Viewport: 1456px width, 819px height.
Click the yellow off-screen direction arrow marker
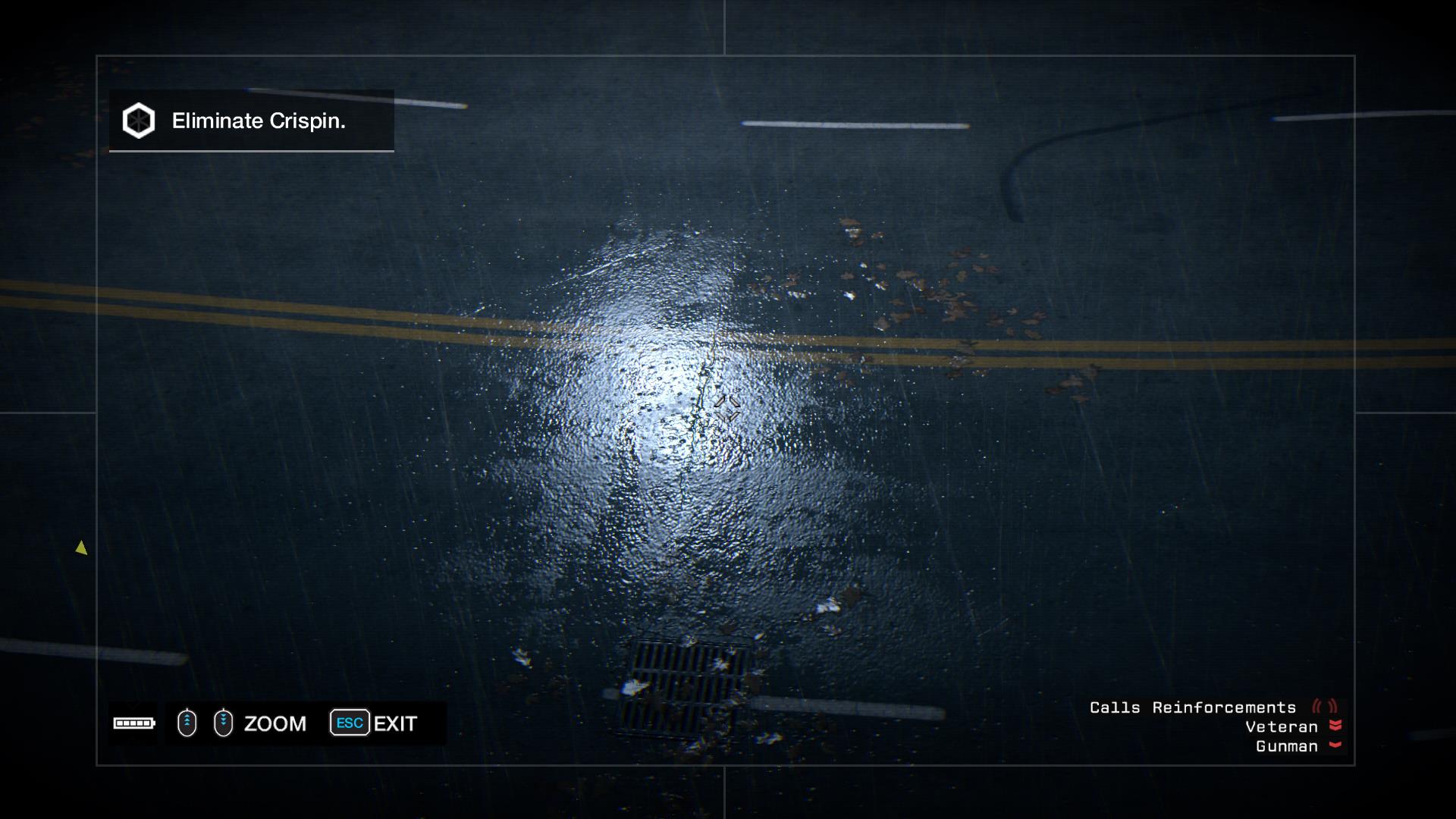pyautogui.click(x=81, y=548)
